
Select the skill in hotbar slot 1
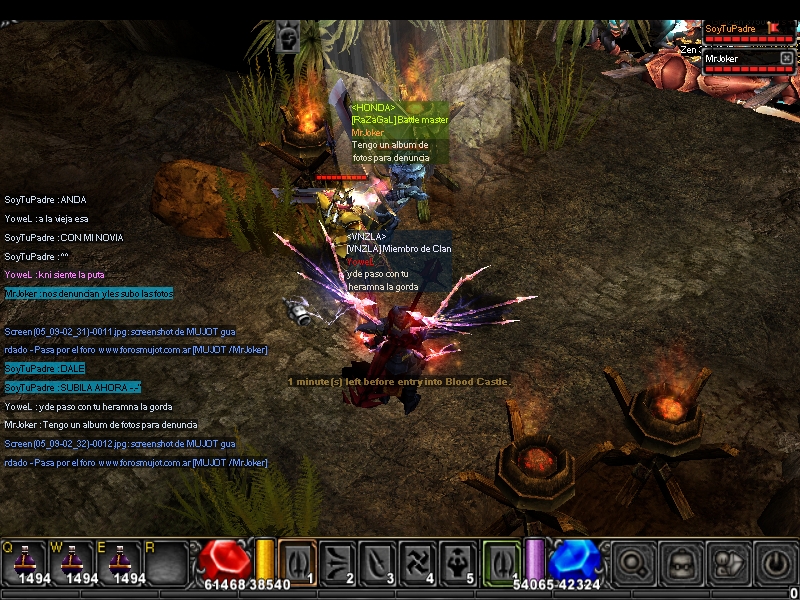click(297, 562)
